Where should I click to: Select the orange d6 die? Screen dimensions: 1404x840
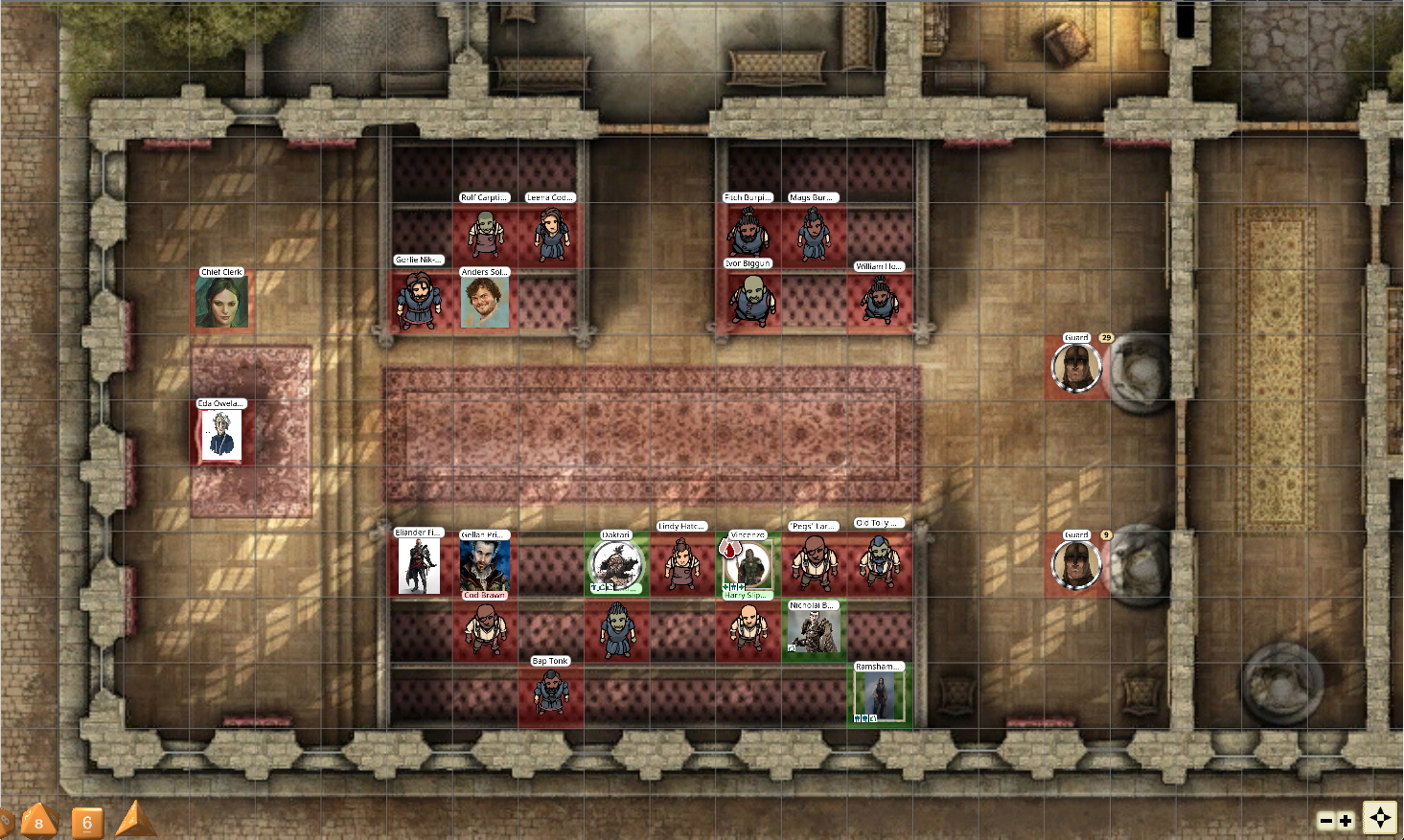pos(87,822)
